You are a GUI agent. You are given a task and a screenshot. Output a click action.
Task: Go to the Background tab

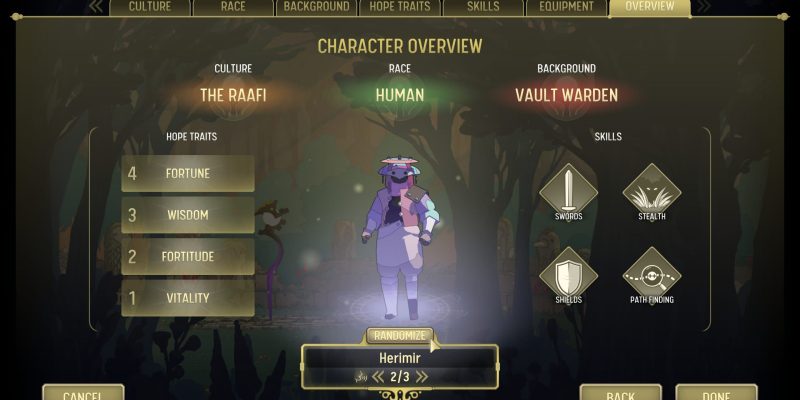(316, 7)
